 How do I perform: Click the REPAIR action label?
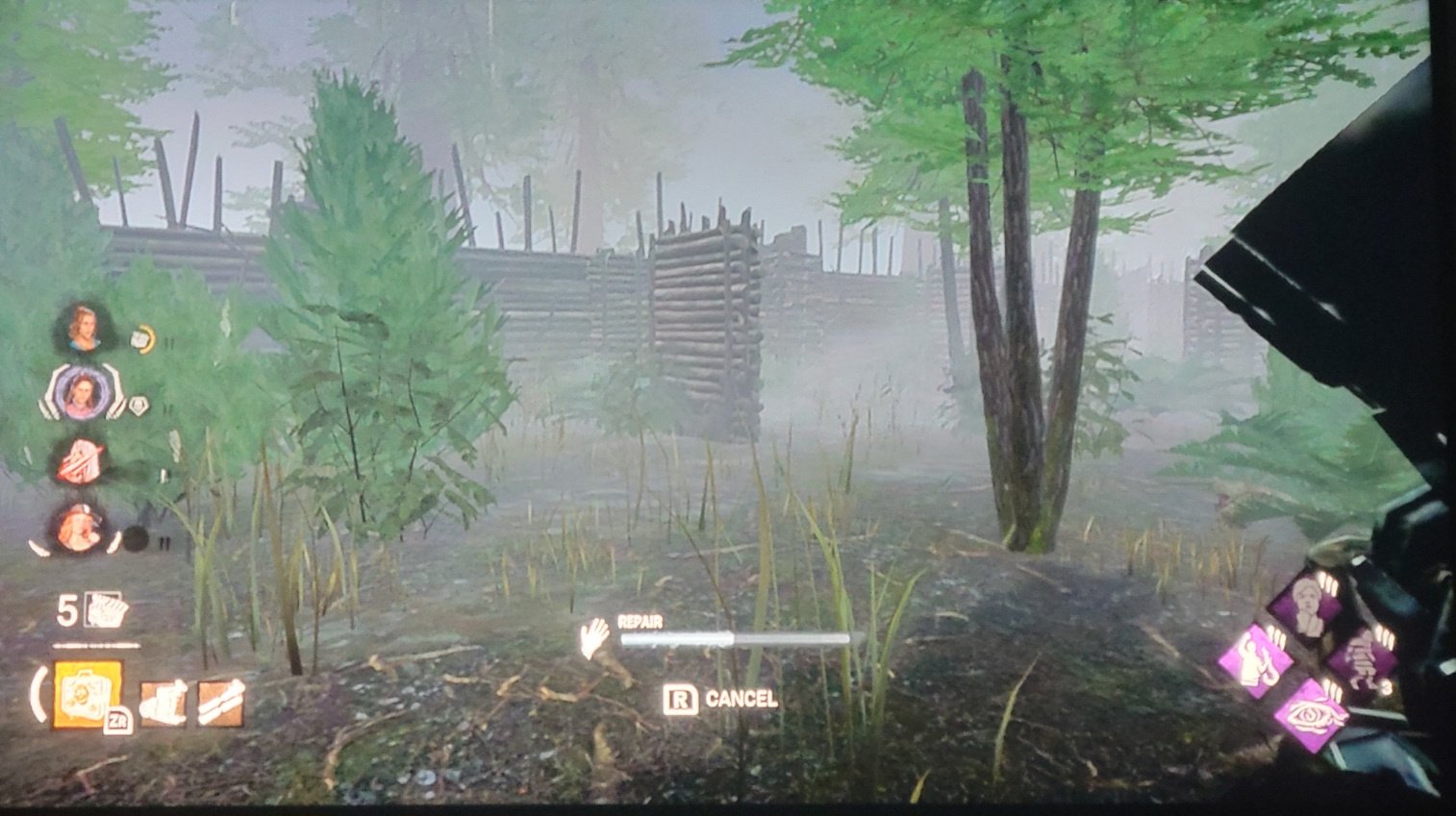pos(639,622)
